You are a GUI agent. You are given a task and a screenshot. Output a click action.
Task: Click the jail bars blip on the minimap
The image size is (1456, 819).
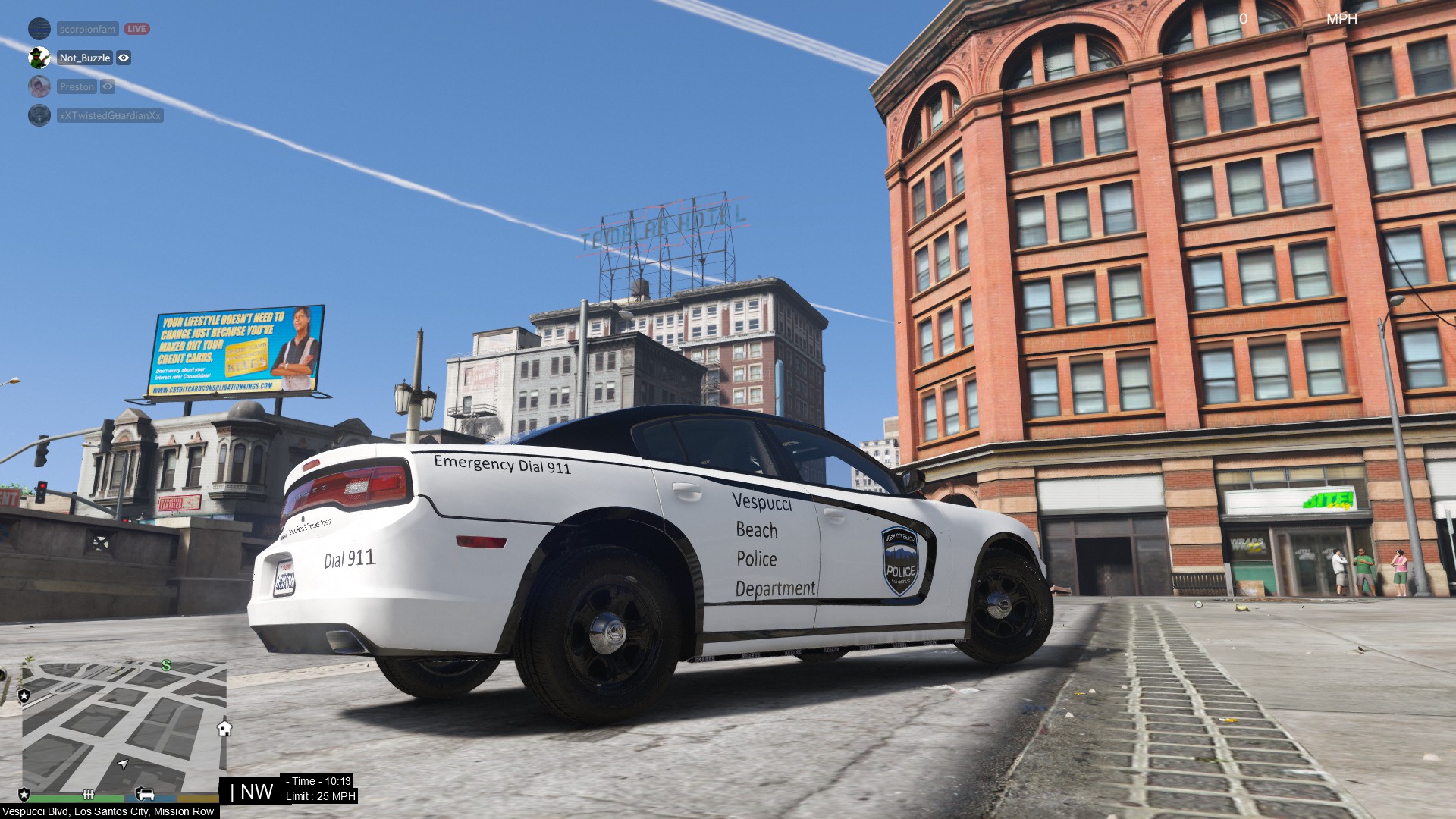[88, 795]
